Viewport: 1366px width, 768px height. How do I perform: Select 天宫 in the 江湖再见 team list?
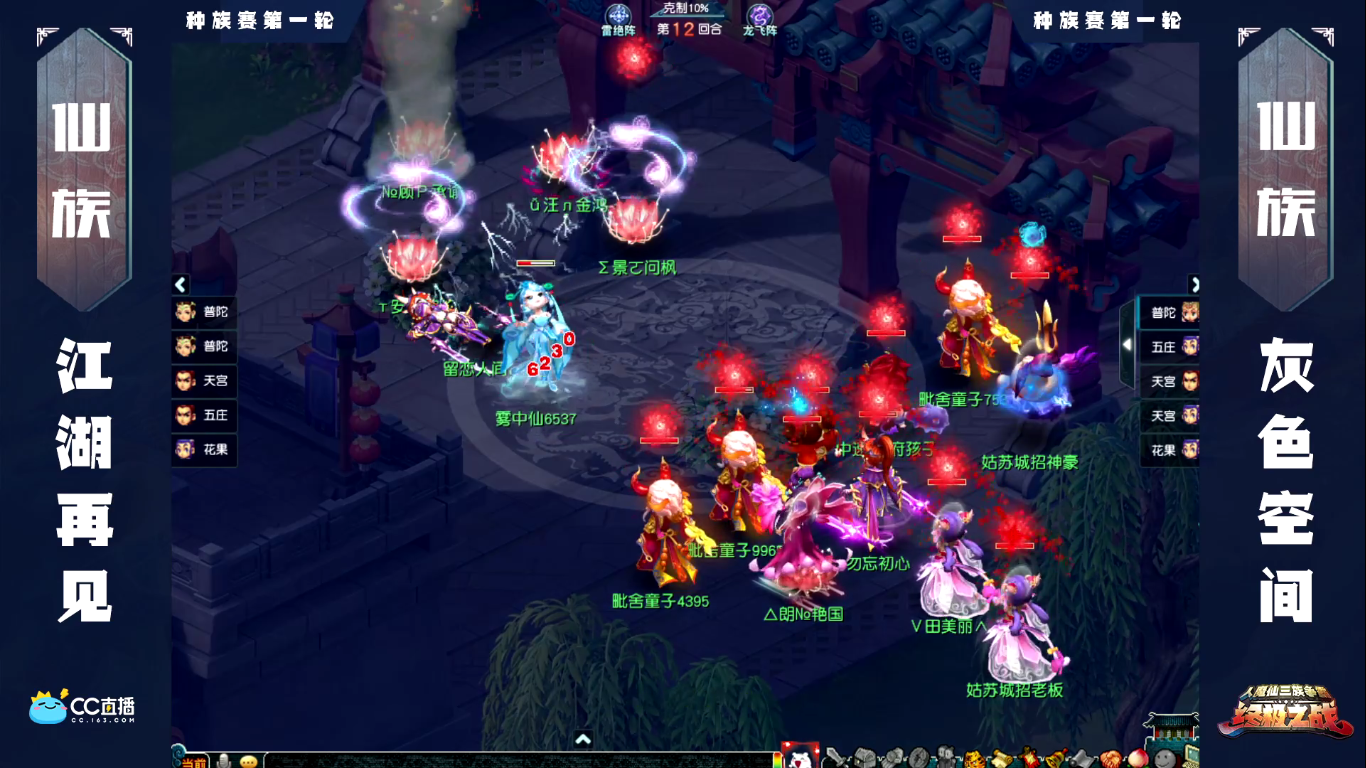[x=204, y=381]
